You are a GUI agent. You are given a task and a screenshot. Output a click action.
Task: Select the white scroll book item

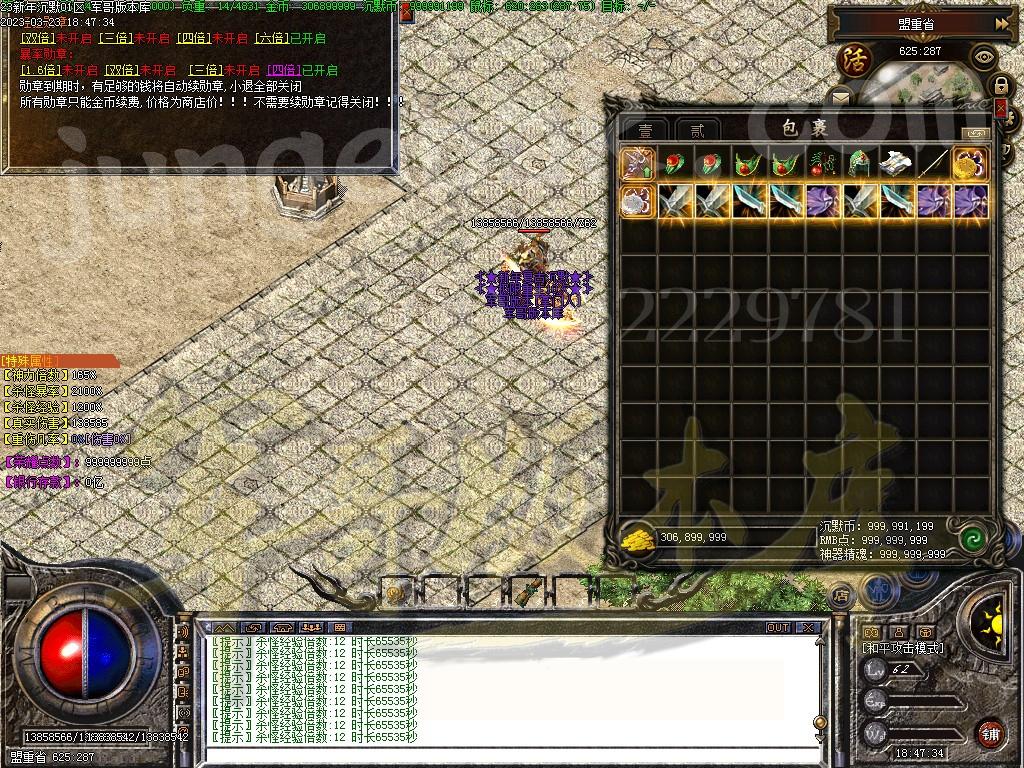pyautogui.click(x=895, y=163)
